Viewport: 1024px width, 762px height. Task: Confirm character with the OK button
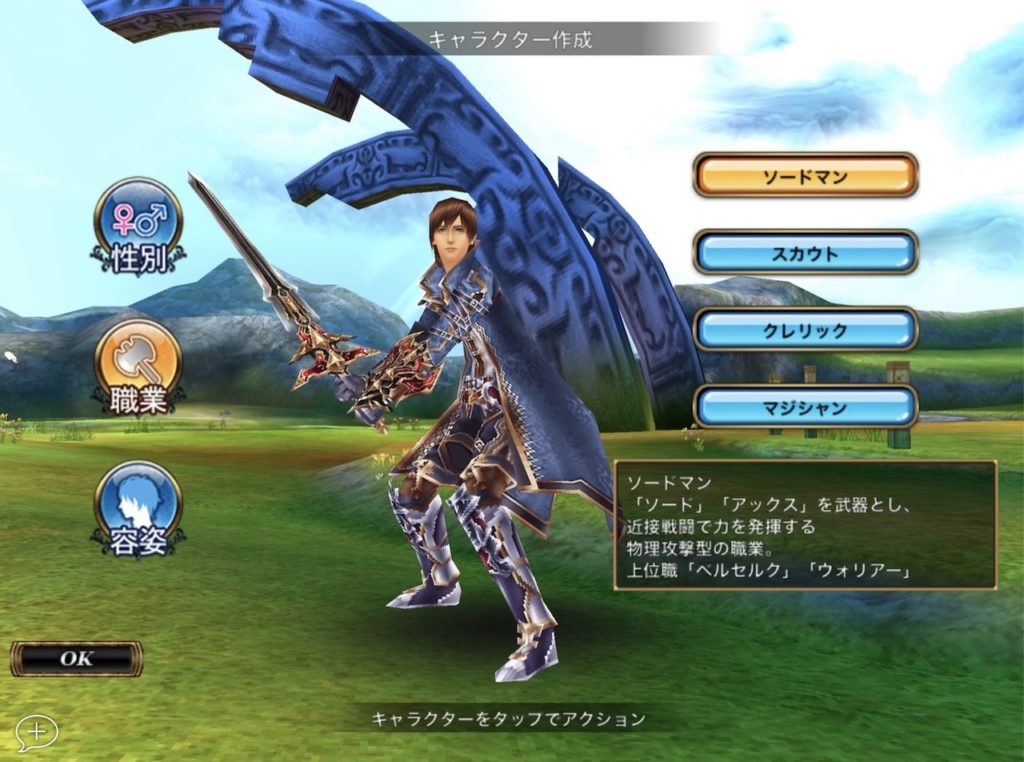click(x=76, y=658)
